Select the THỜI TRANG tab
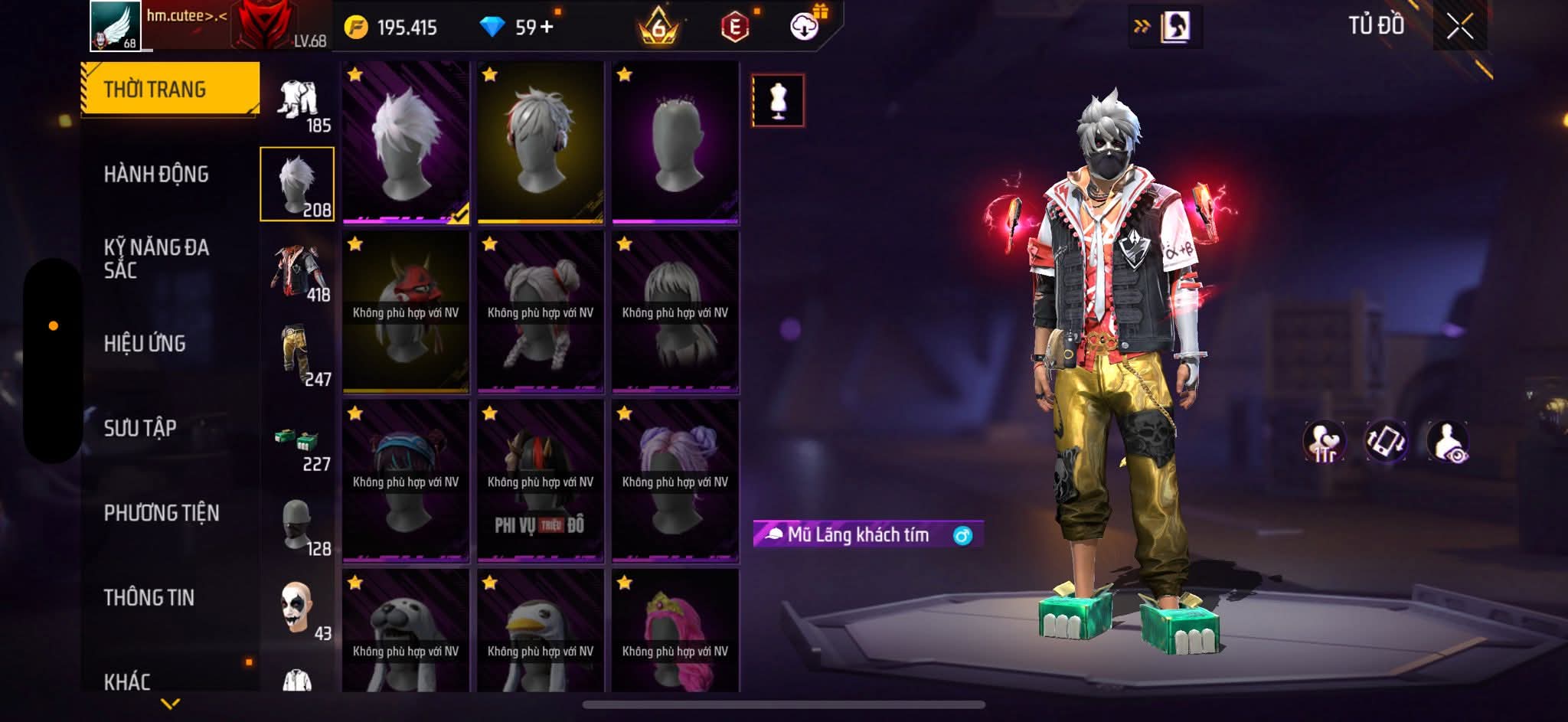 [170, 90]
